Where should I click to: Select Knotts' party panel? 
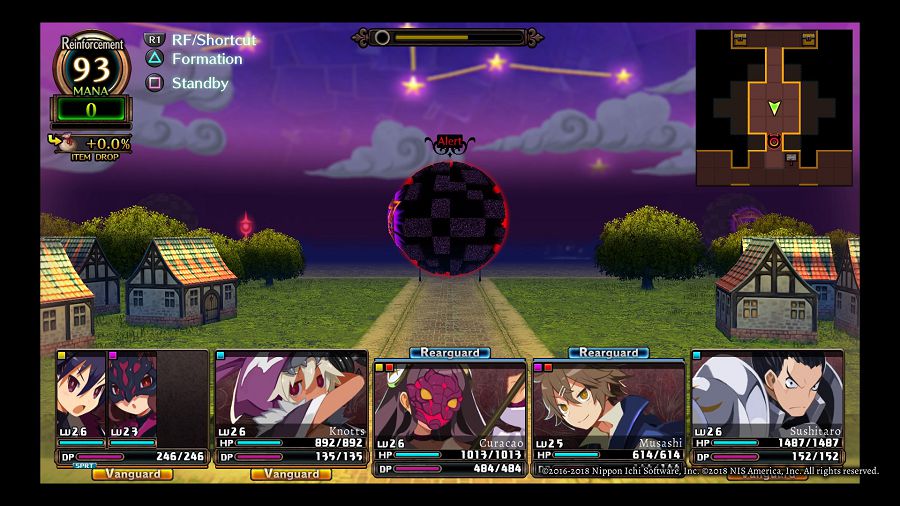tap(291, 407)
